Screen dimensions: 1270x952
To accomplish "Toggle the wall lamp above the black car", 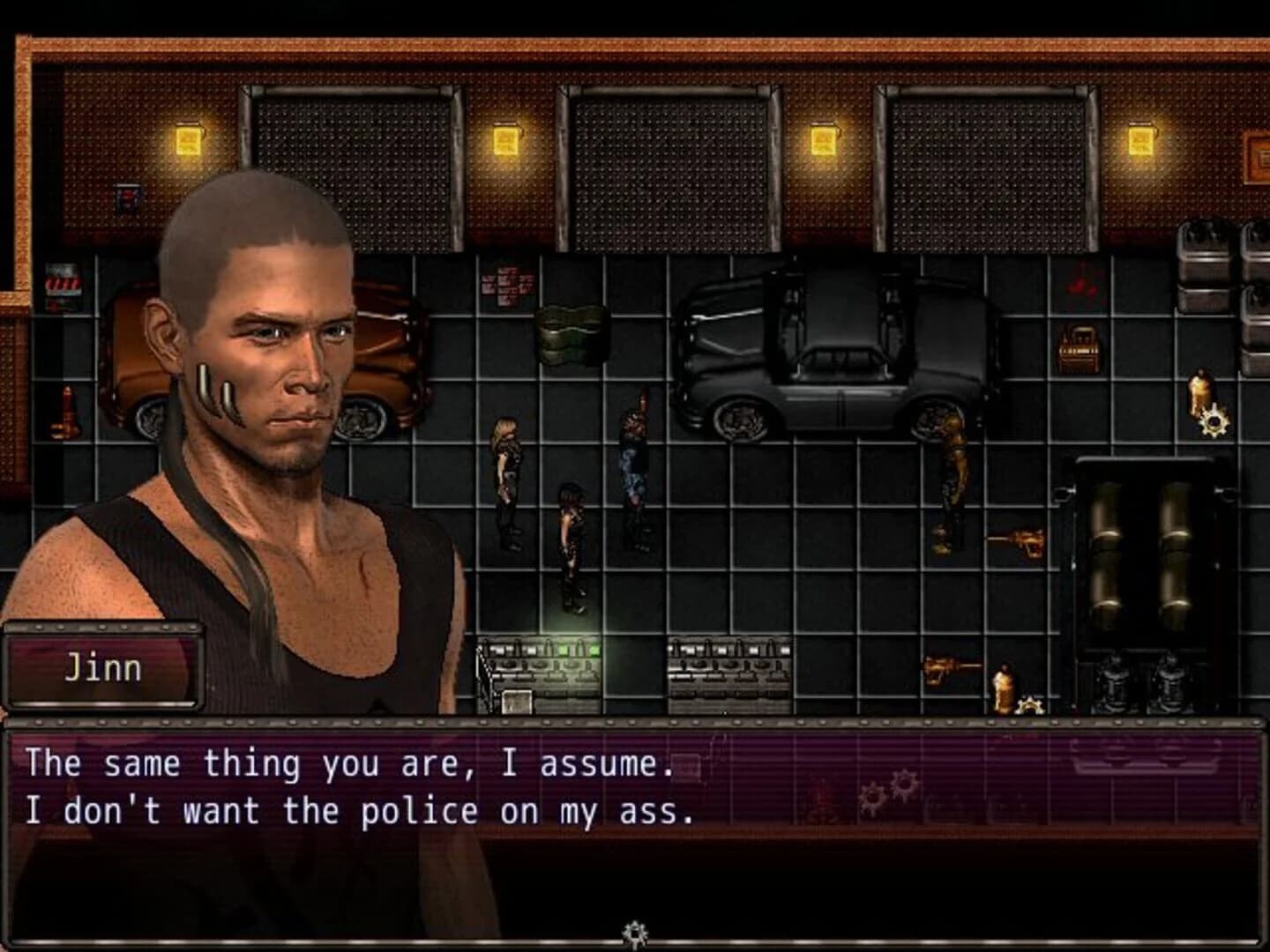I will (x=822, y=141).
